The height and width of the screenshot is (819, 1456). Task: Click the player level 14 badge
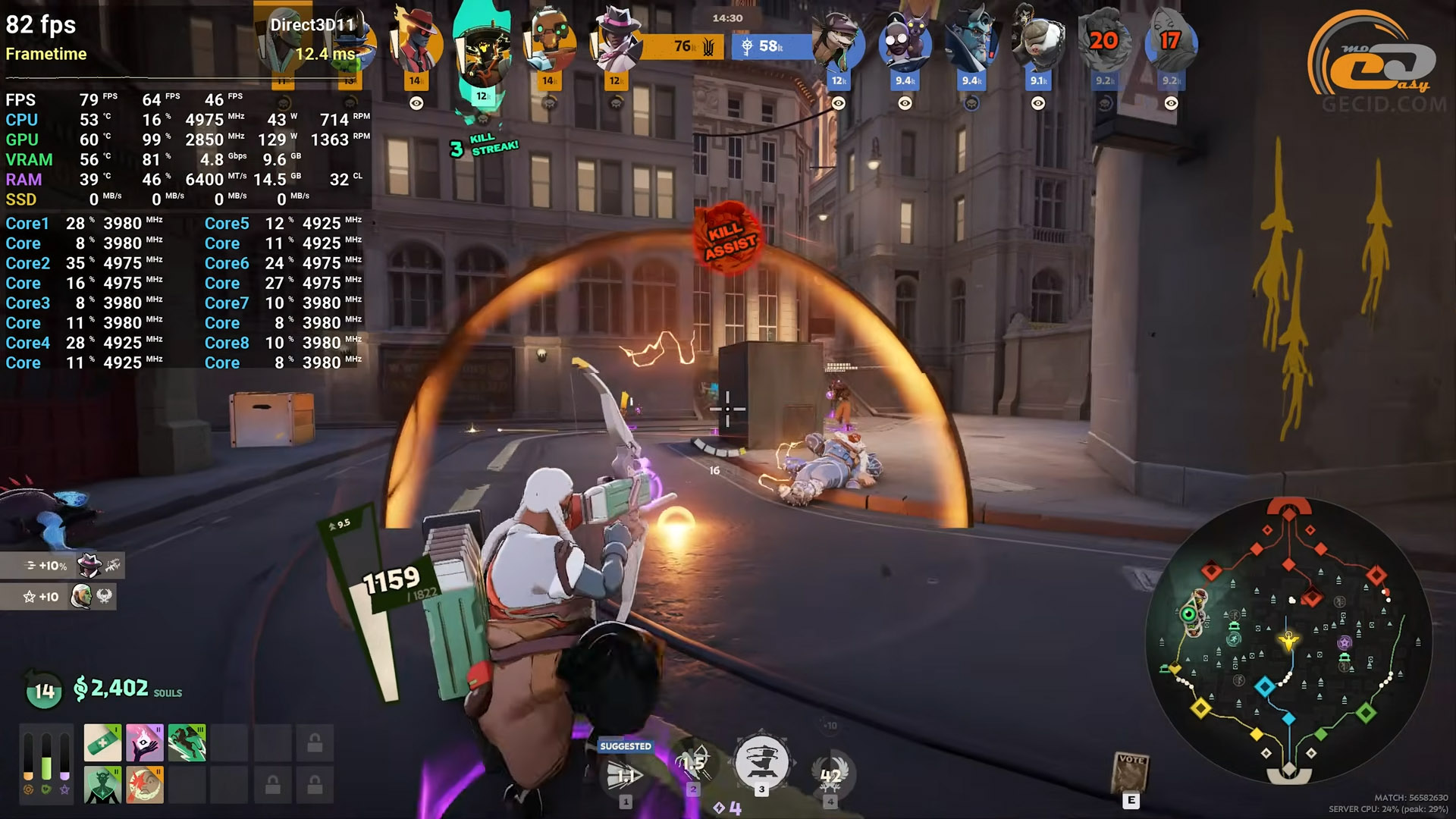click(x=44, y=691)
